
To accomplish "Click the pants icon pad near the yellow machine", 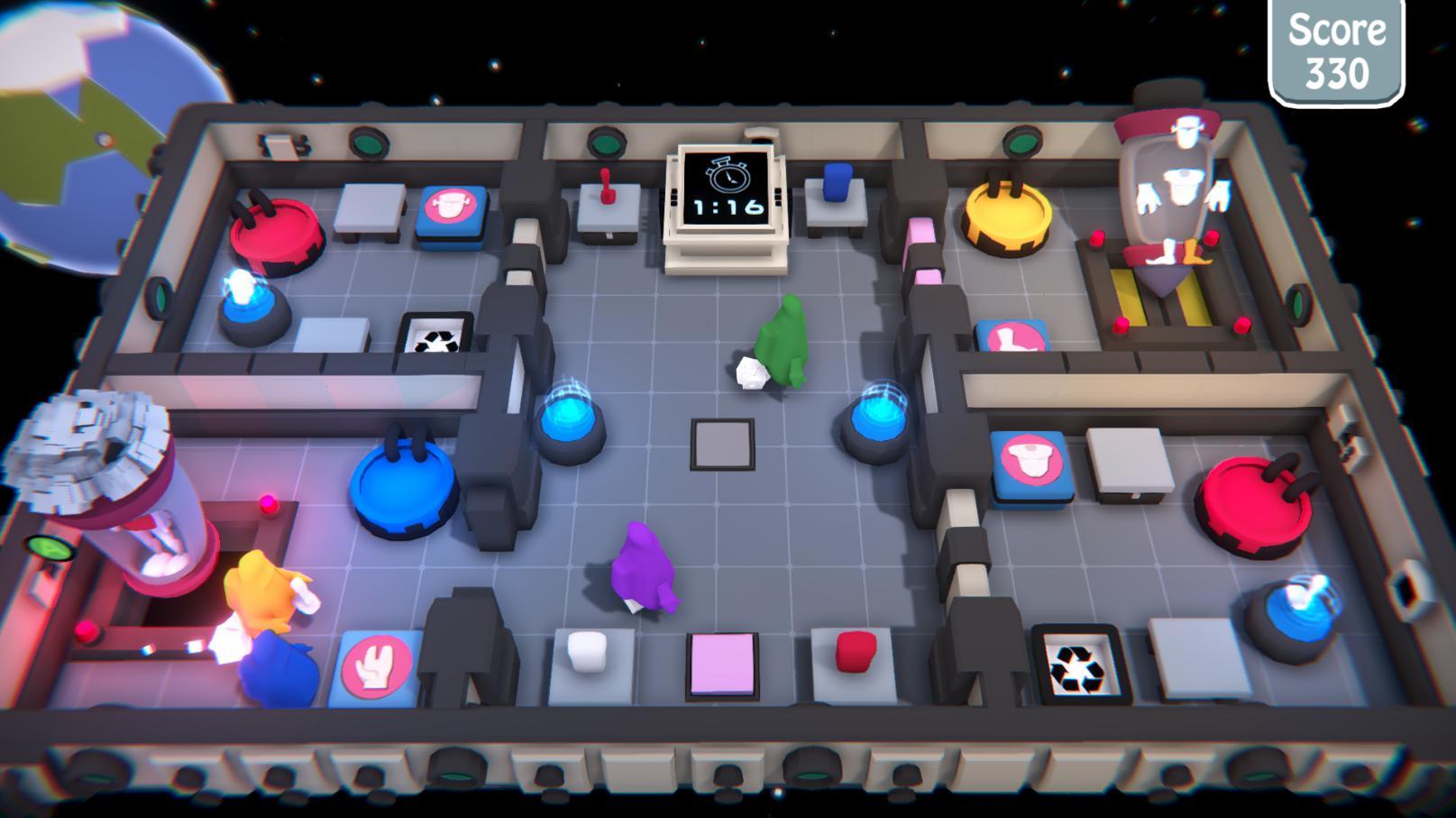I will (1012, 335).
